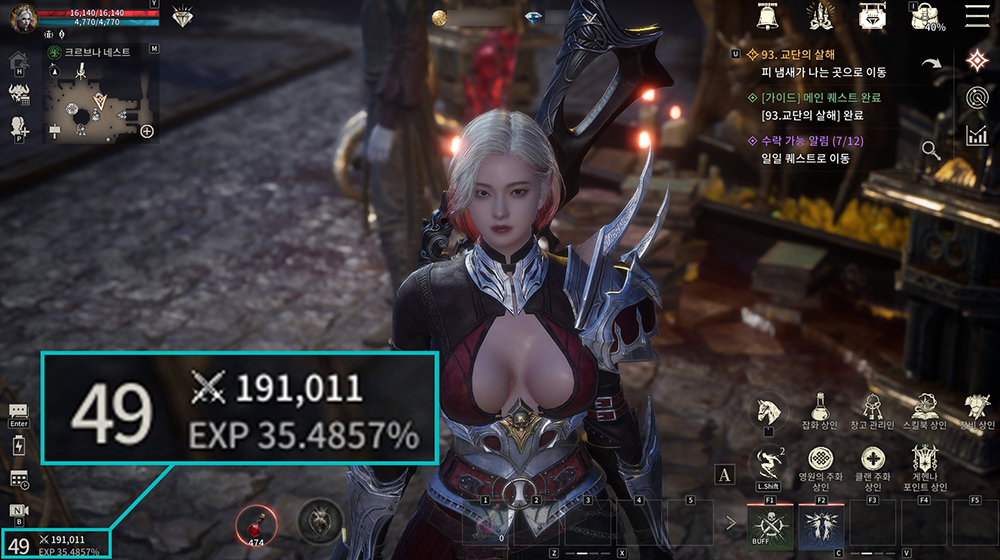Open the party invite icon
Screen dimensions: 1000x560
point(18,127)
